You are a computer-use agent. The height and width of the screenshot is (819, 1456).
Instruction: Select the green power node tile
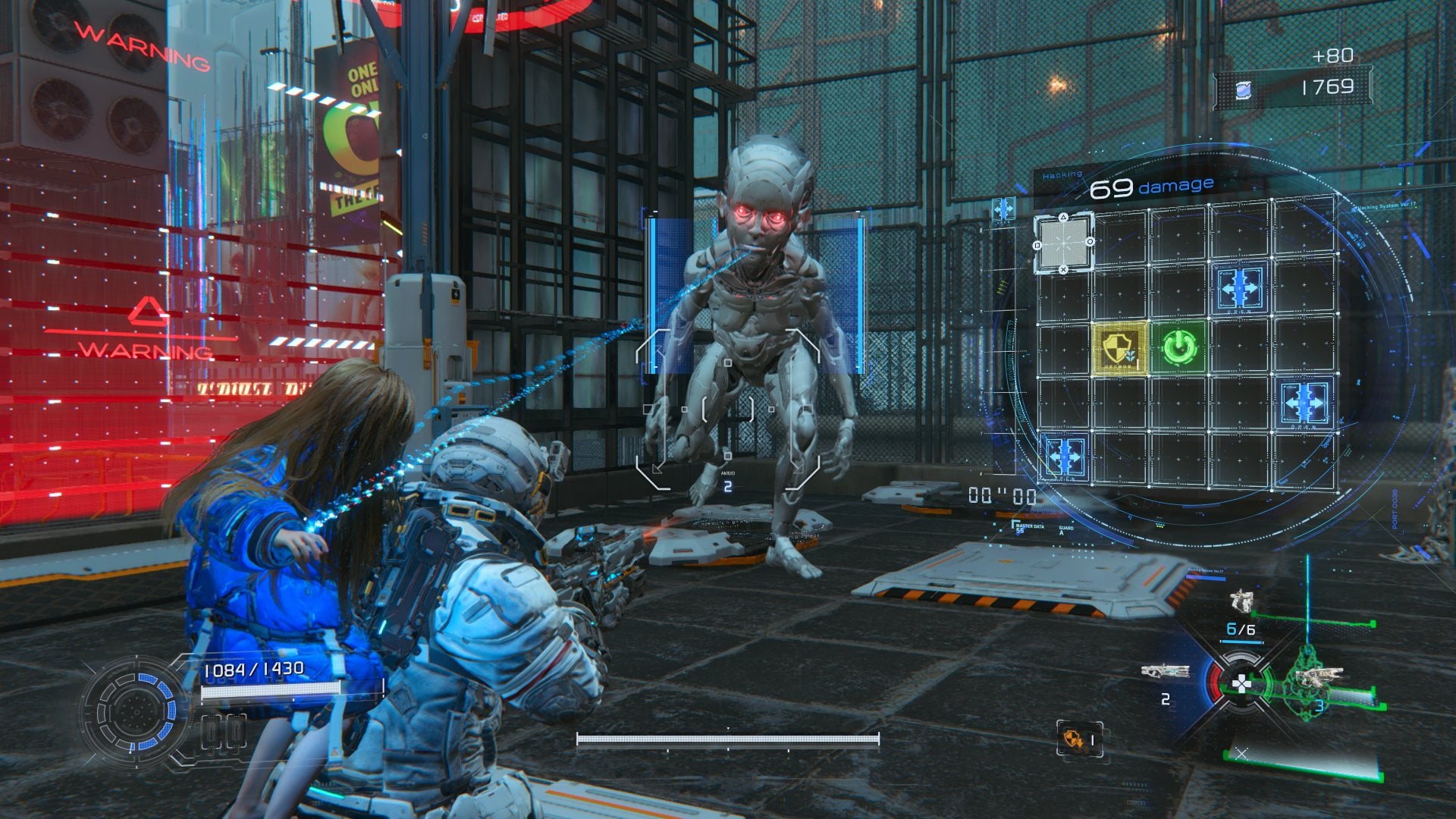coord(1179,348)
